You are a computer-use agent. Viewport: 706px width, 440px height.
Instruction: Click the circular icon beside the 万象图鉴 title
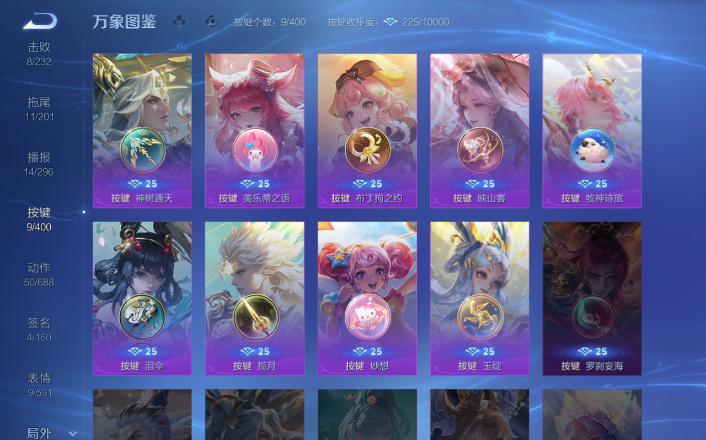(211, 21)
